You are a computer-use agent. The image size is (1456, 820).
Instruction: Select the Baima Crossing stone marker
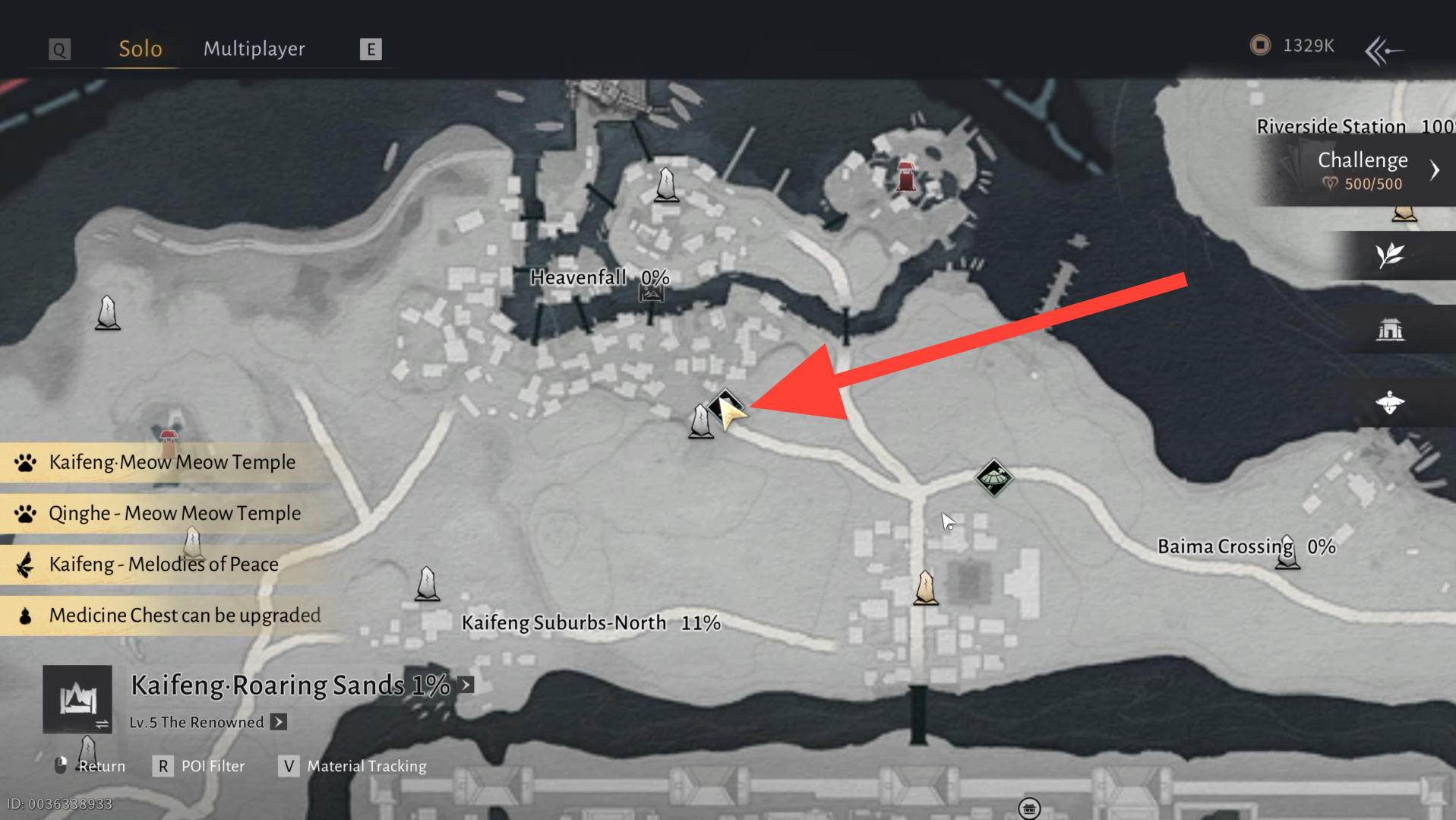(x=1287, y=553)
